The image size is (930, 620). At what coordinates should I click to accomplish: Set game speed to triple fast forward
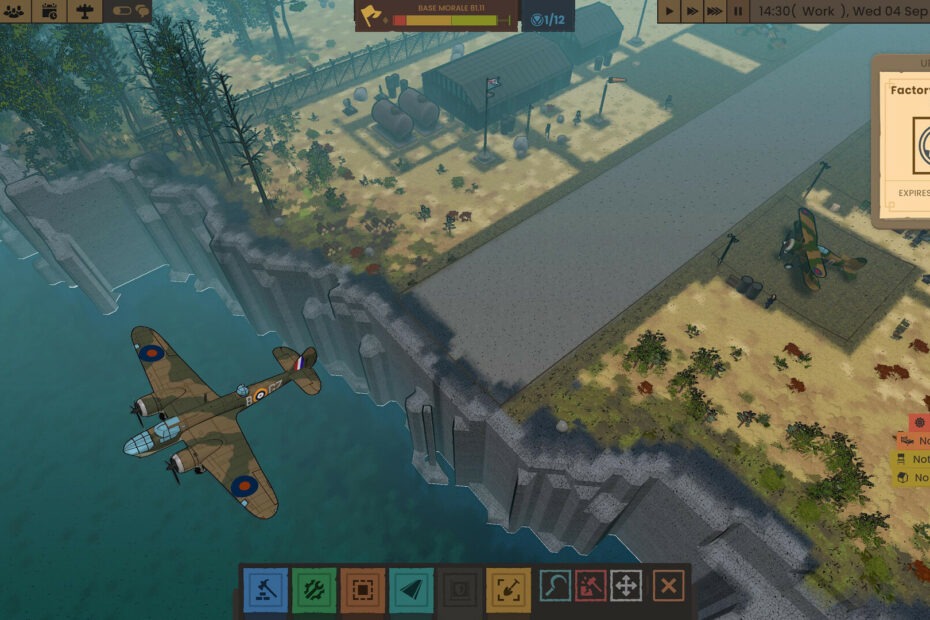(714, 11)
